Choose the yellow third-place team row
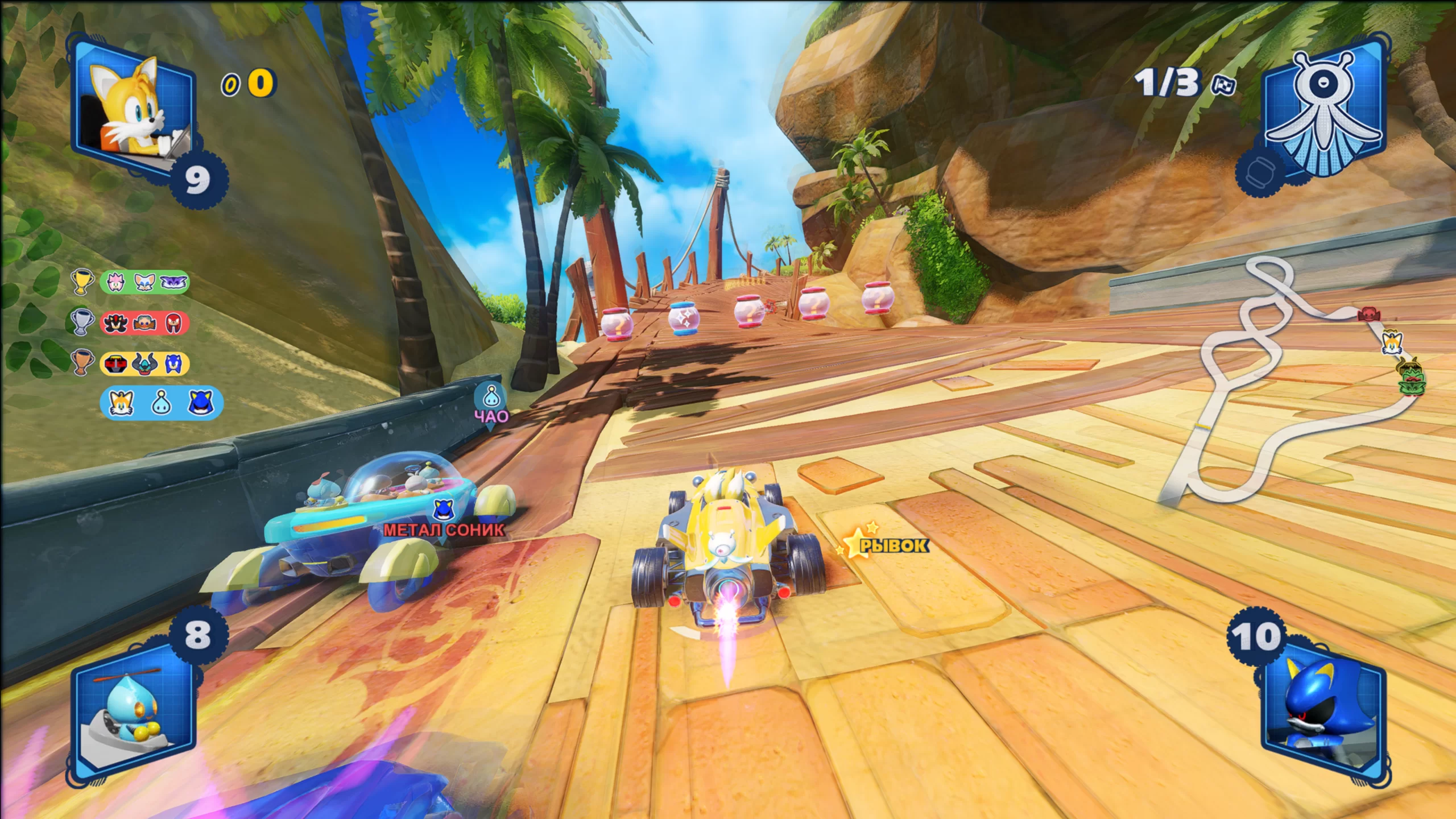 pyautogui.click(x=144, y=363)
